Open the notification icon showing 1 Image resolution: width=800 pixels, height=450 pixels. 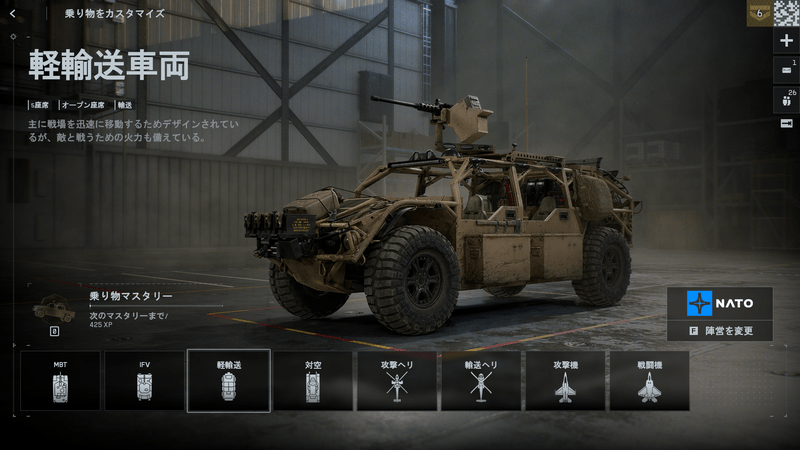click(786, 69)
